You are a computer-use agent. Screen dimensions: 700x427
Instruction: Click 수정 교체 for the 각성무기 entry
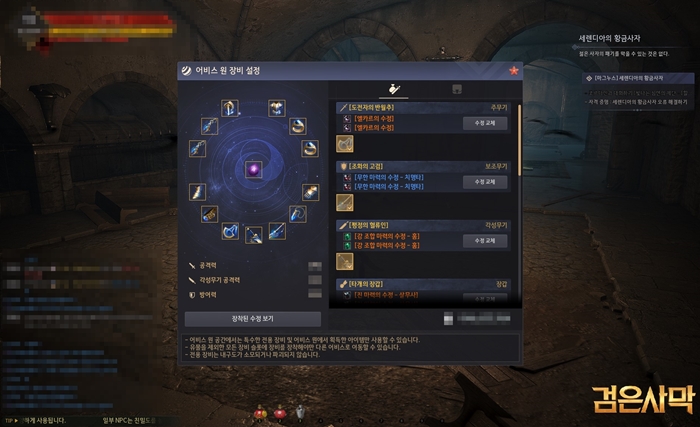pos(485,241)
